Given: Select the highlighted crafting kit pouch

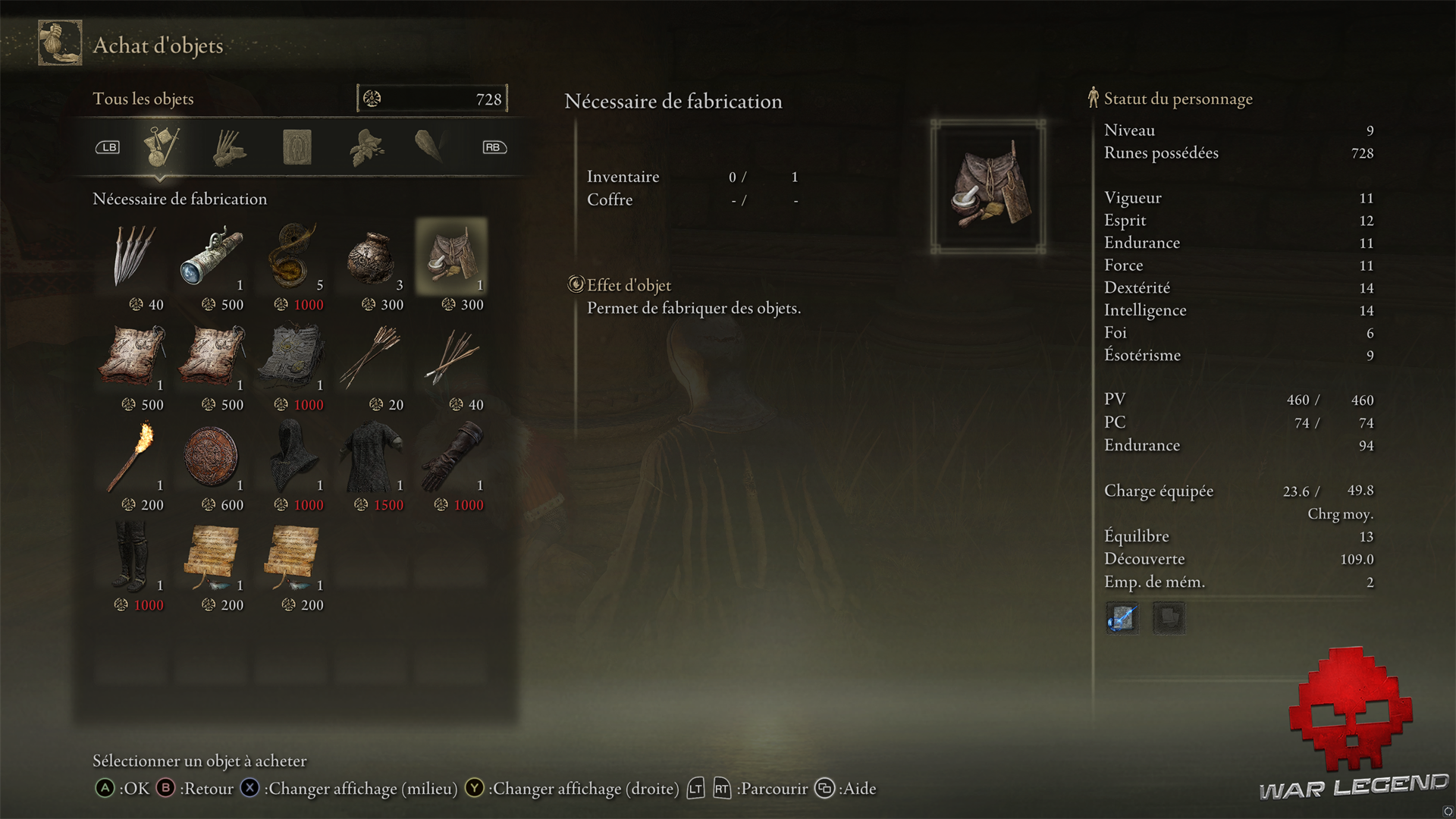Looking at the screenshot, I should tap(451, 256).
